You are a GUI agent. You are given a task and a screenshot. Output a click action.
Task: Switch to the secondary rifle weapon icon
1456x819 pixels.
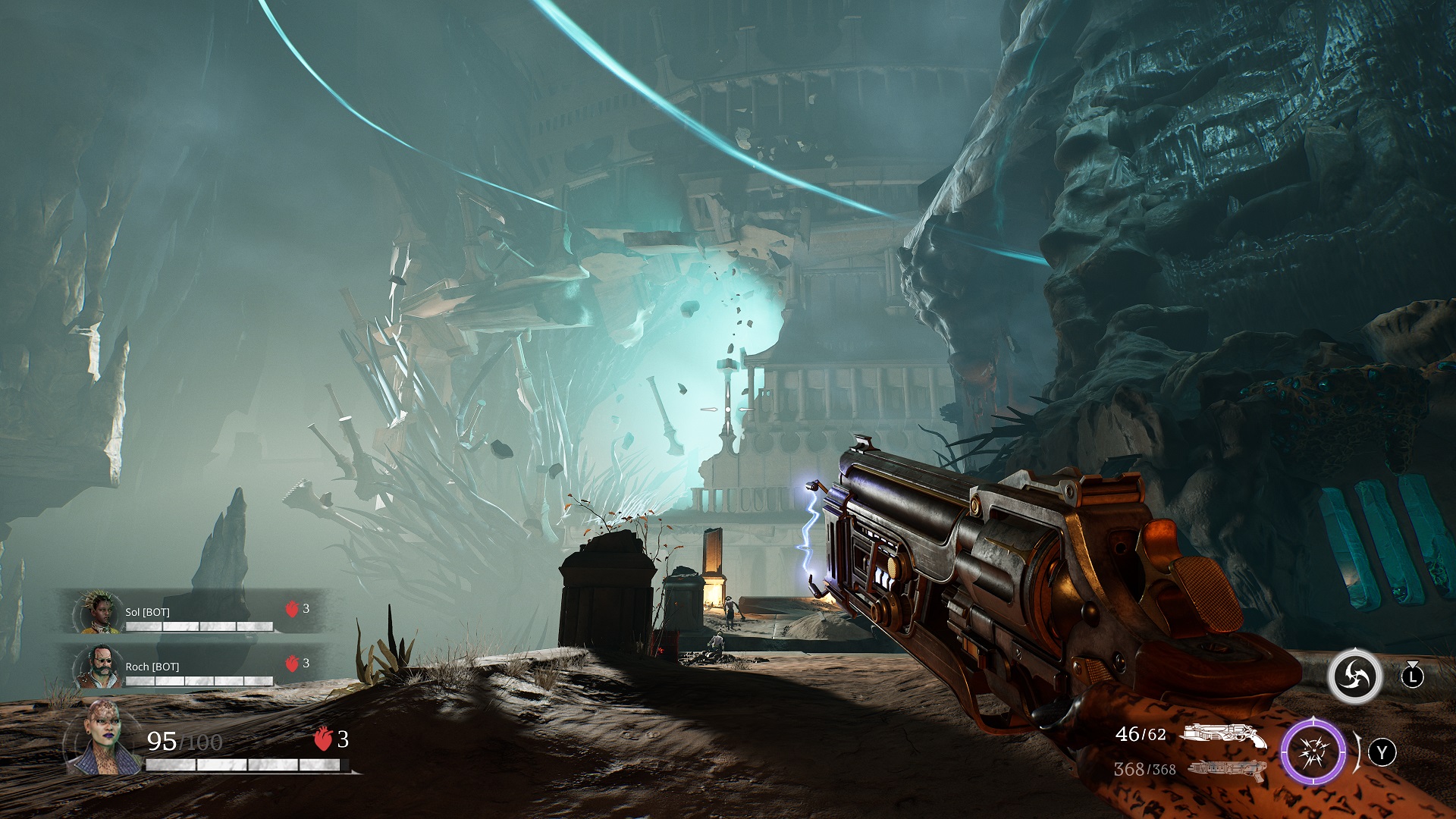(1226, 769)
